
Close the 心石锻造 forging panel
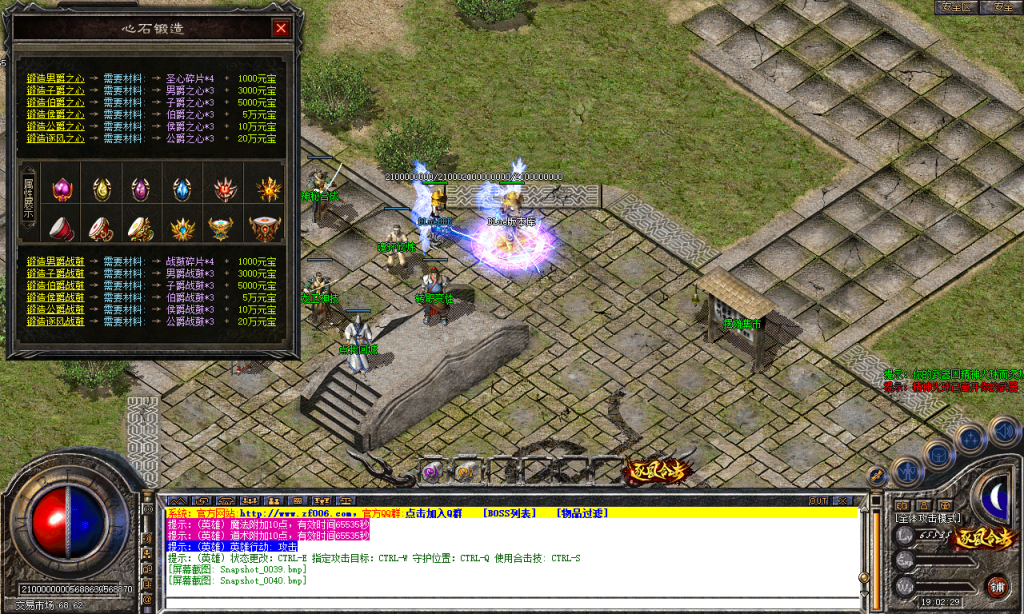[x=281, y=28]
